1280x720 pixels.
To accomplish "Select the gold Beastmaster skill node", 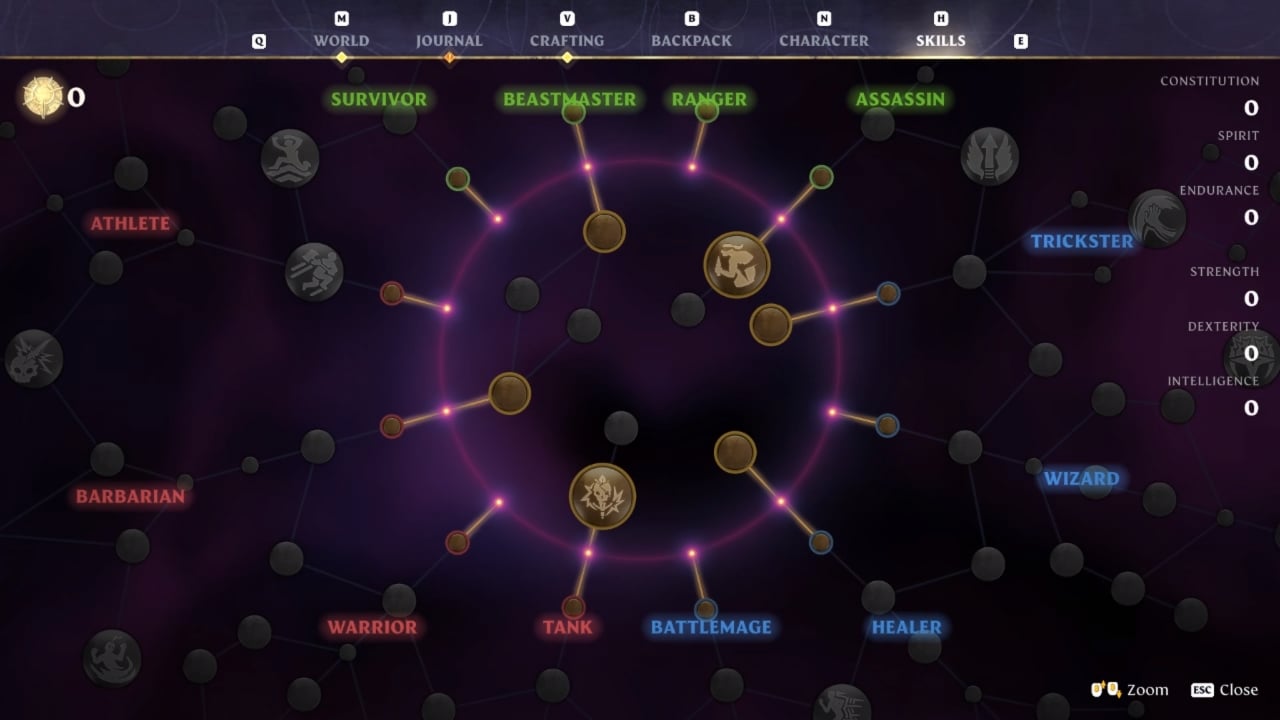I will [x=603, y=231].
